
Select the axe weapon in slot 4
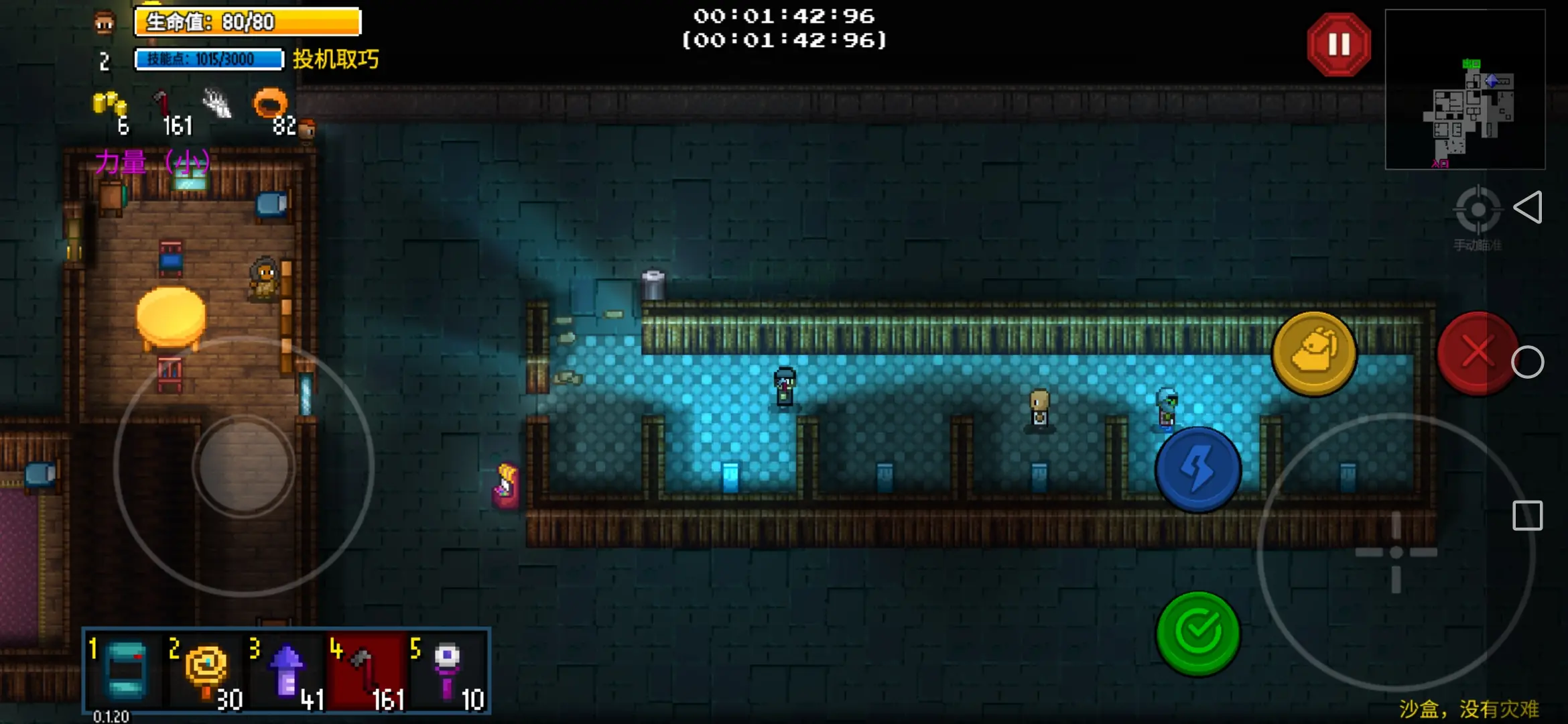click(x=368, y=671)
